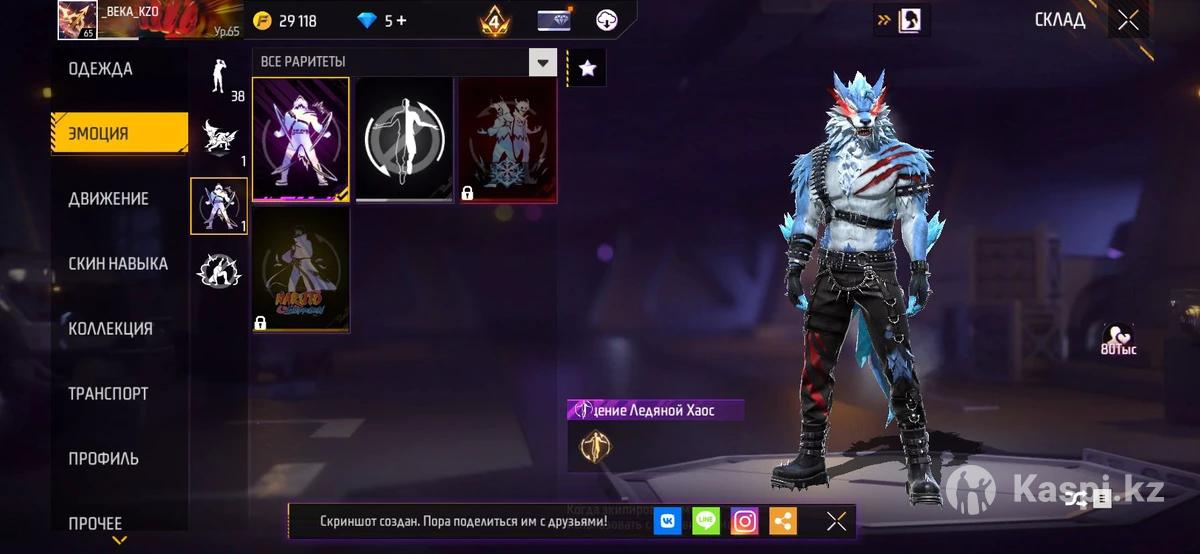Switch to the Движение tab
The width and height of the screenshot is (1200, 554).
point(108,199)
